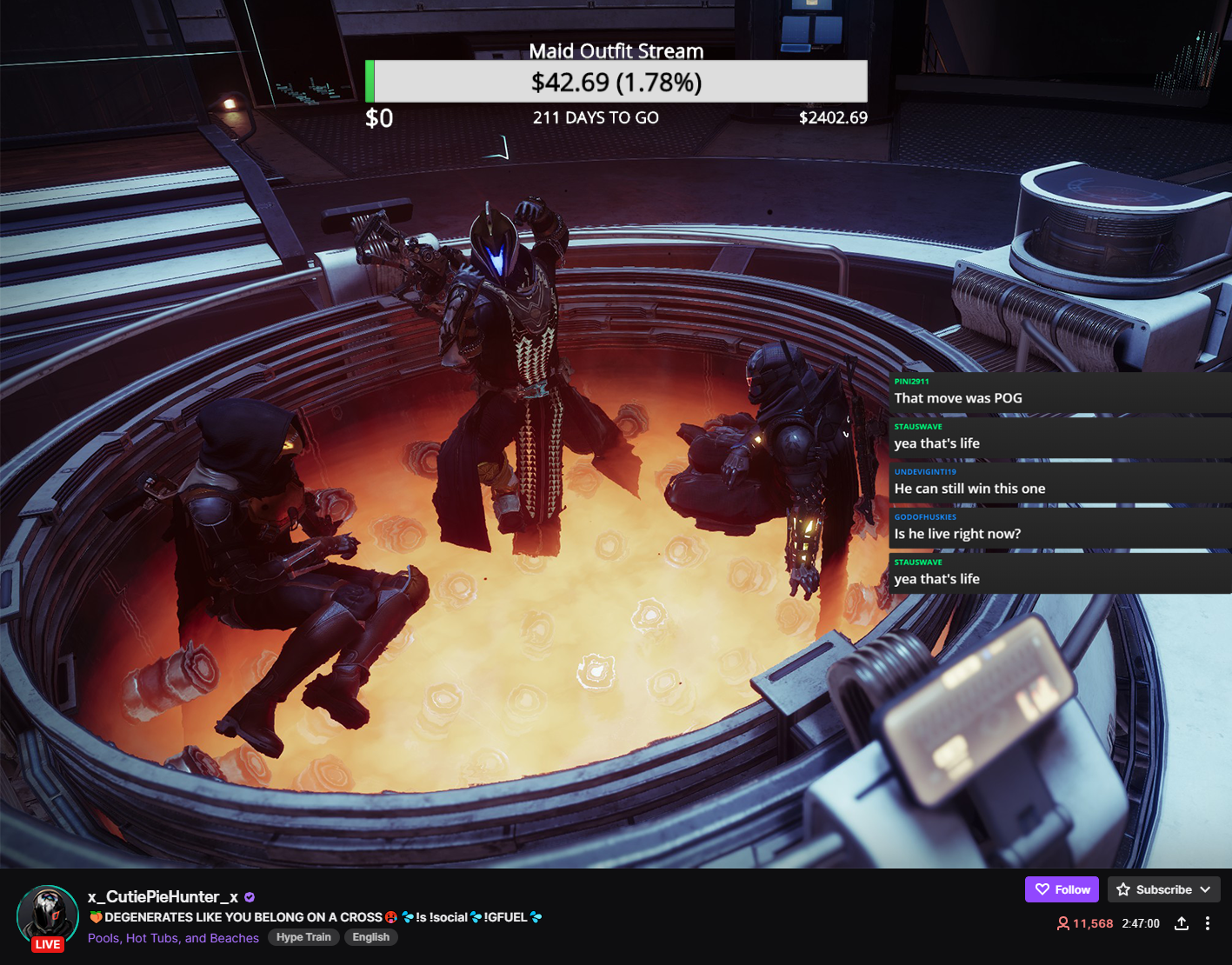Image resolution: width=1232 pixels, height=965 pixels.
Task: Click the $42.69 donation progress bar
Action: (x=616, y=82)
